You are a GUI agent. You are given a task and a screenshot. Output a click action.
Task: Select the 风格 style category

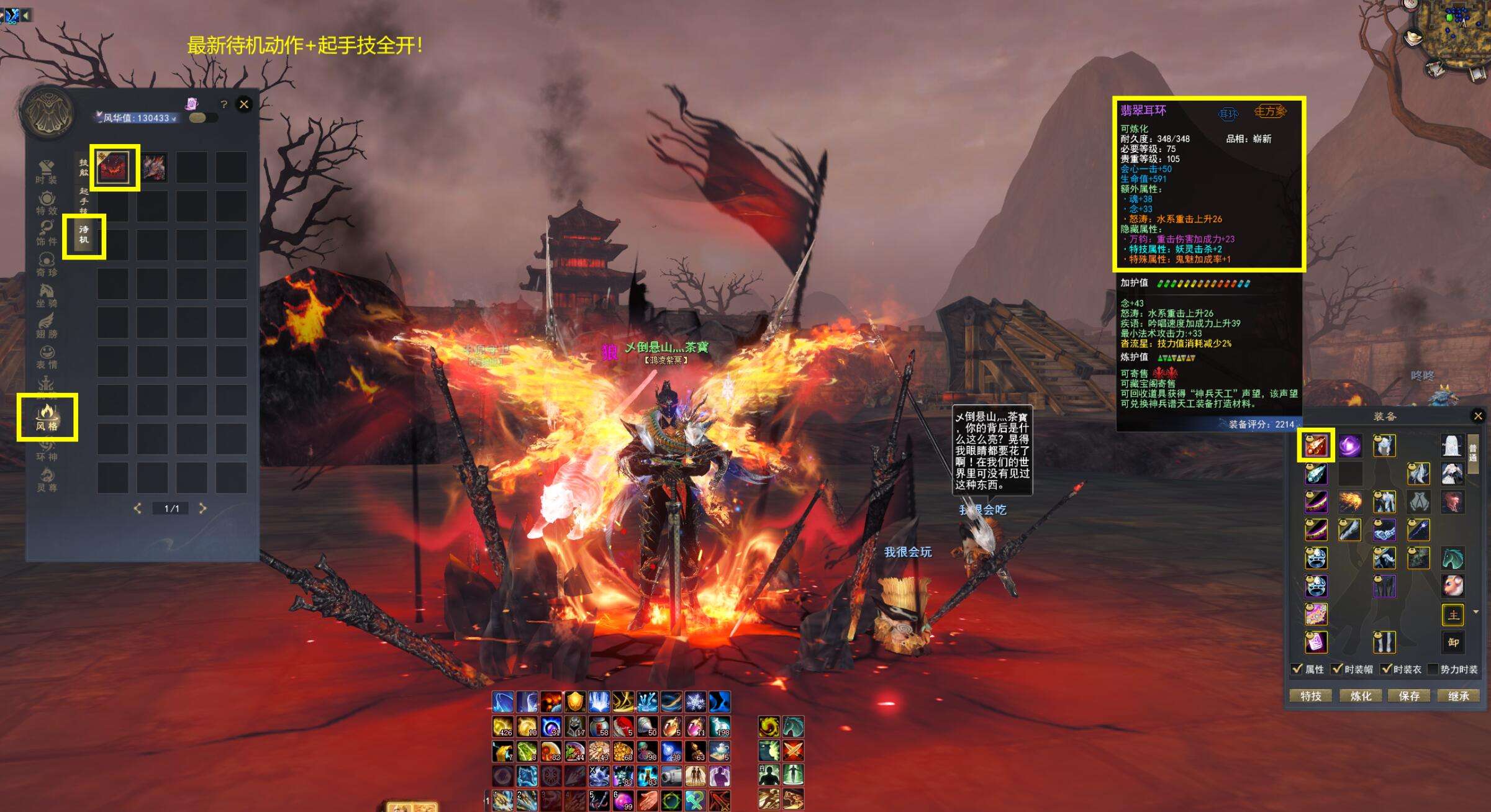(x=47, y=417)
